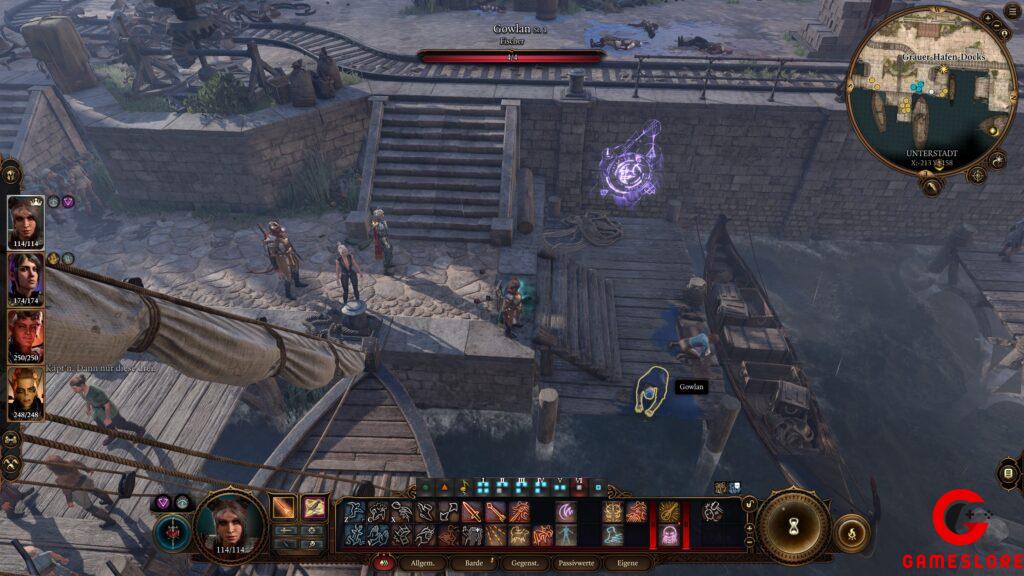Screen dimensions: 1024x576
Task: Activate the purple crescent spell icon
Action: [567, 512]
